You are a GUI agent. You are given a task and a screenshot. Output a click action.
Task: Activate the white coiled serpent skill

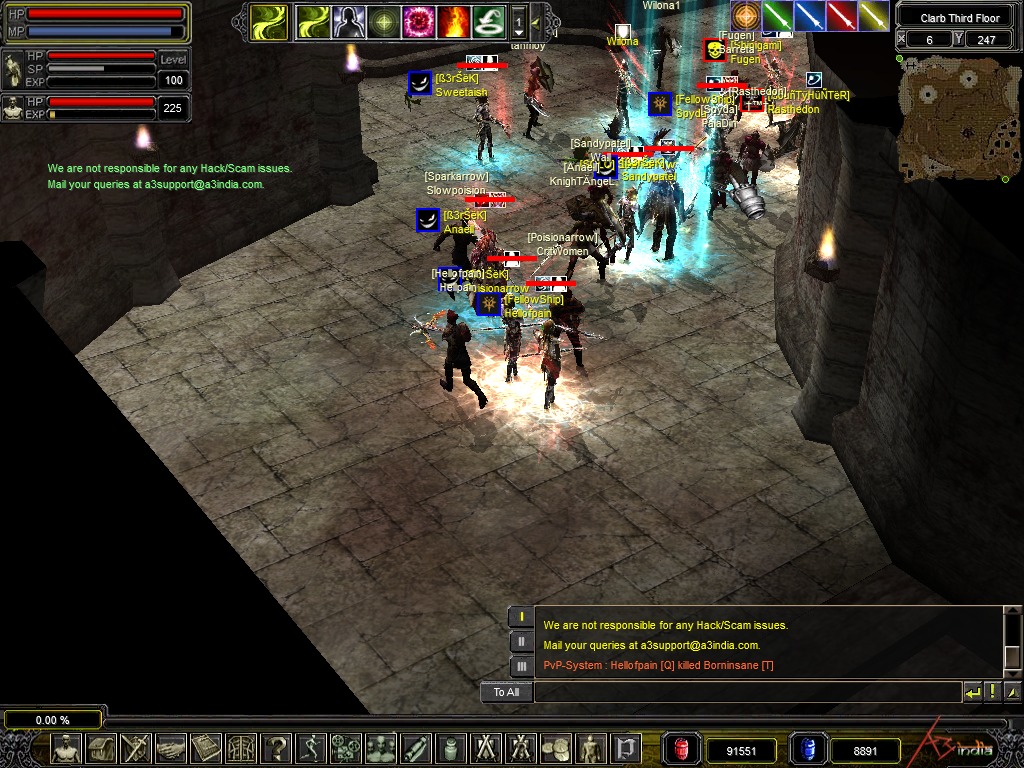pyautogui.click(x=487, y=20)
